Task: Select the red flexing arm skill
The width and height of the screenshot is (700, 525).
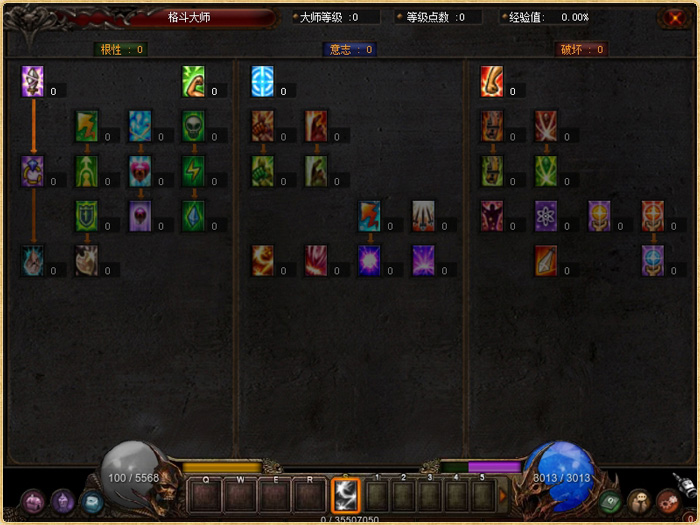Action: (492, 81)
